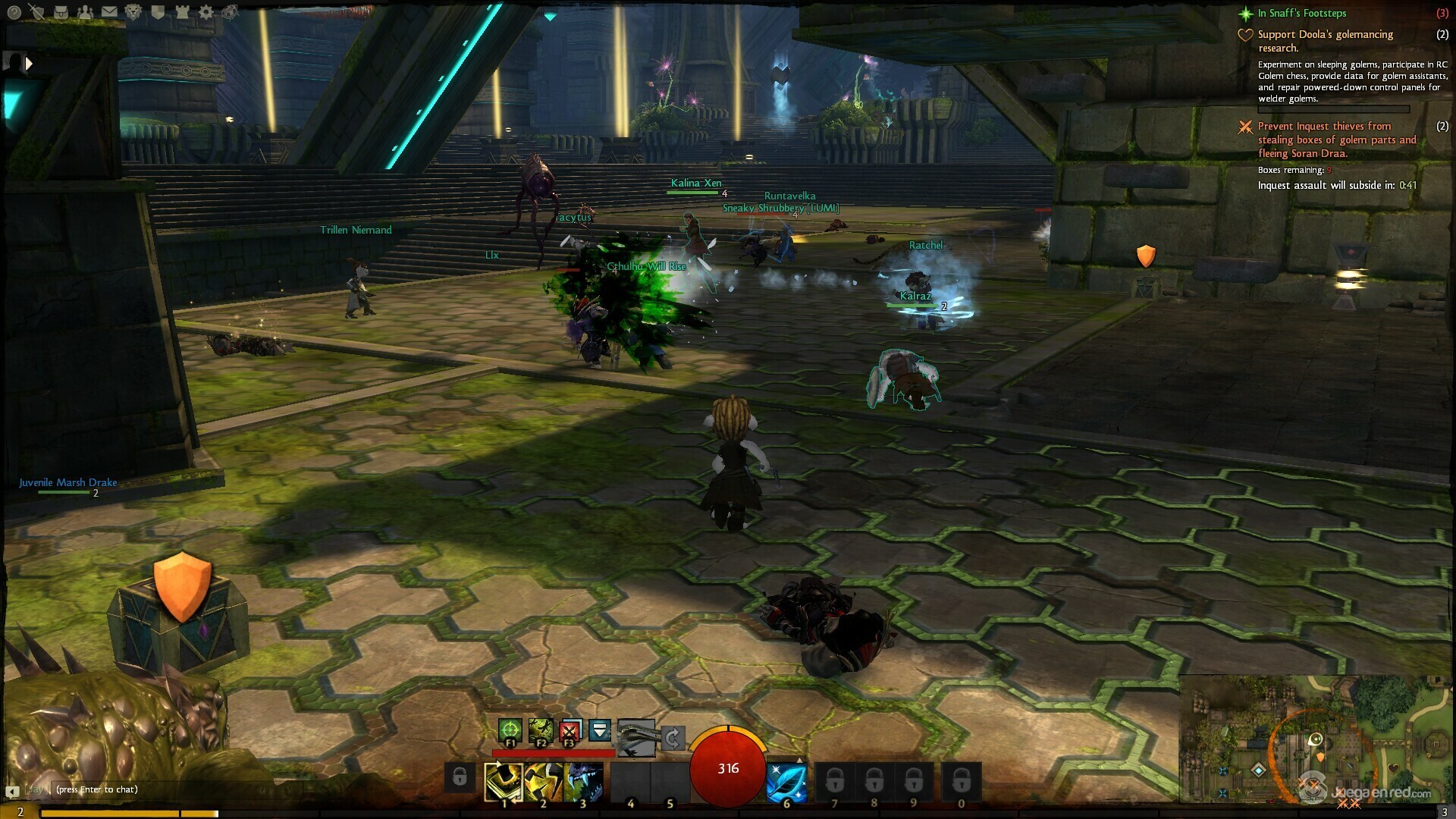This screenshot has height=819, width=1456.
Task: Open the Black Lion Trading lion icon
Action: tap(133, 11)
